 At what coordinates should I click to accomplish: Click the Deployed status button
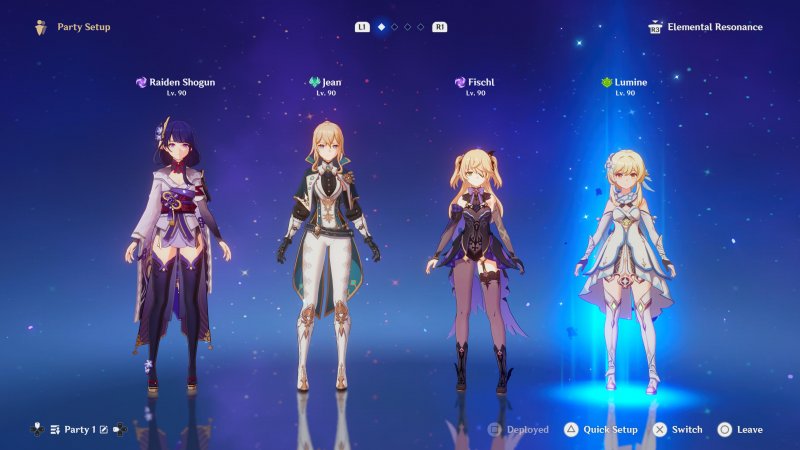[x=518, y=430]
